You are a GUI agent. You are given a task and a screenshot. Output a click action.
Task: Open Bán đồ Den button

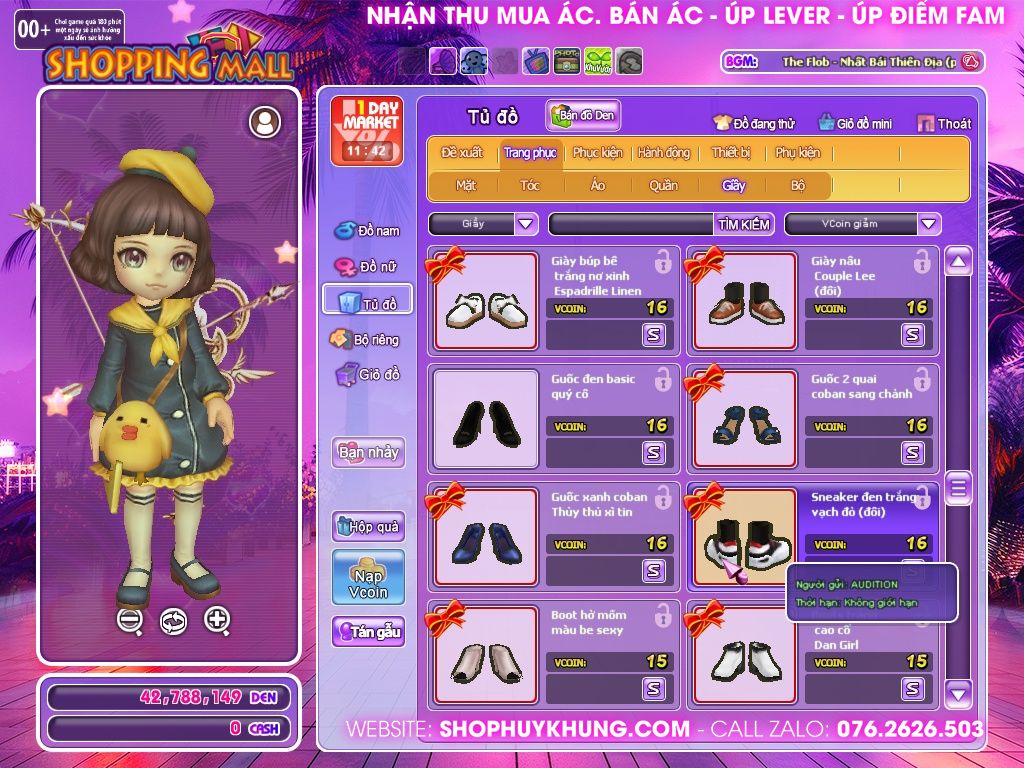583,116
